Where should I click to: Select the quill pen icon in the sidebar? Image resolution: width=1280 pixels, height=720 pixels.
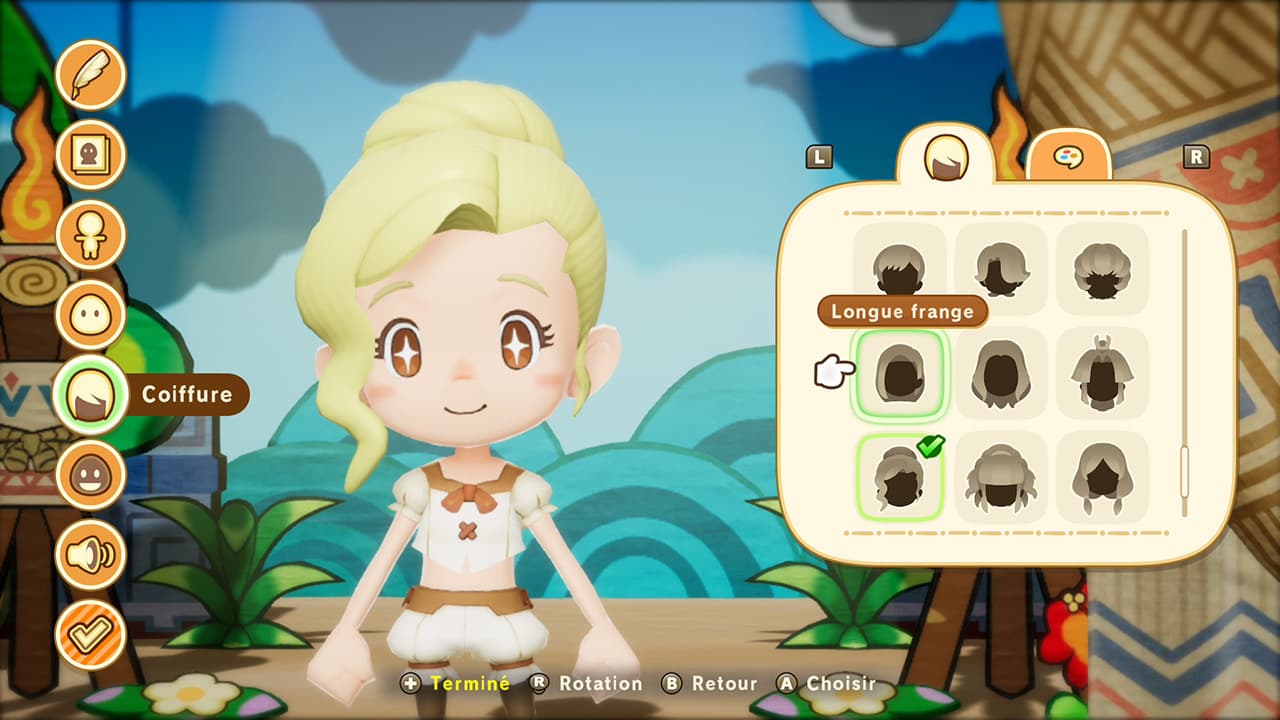click(91, 74)
